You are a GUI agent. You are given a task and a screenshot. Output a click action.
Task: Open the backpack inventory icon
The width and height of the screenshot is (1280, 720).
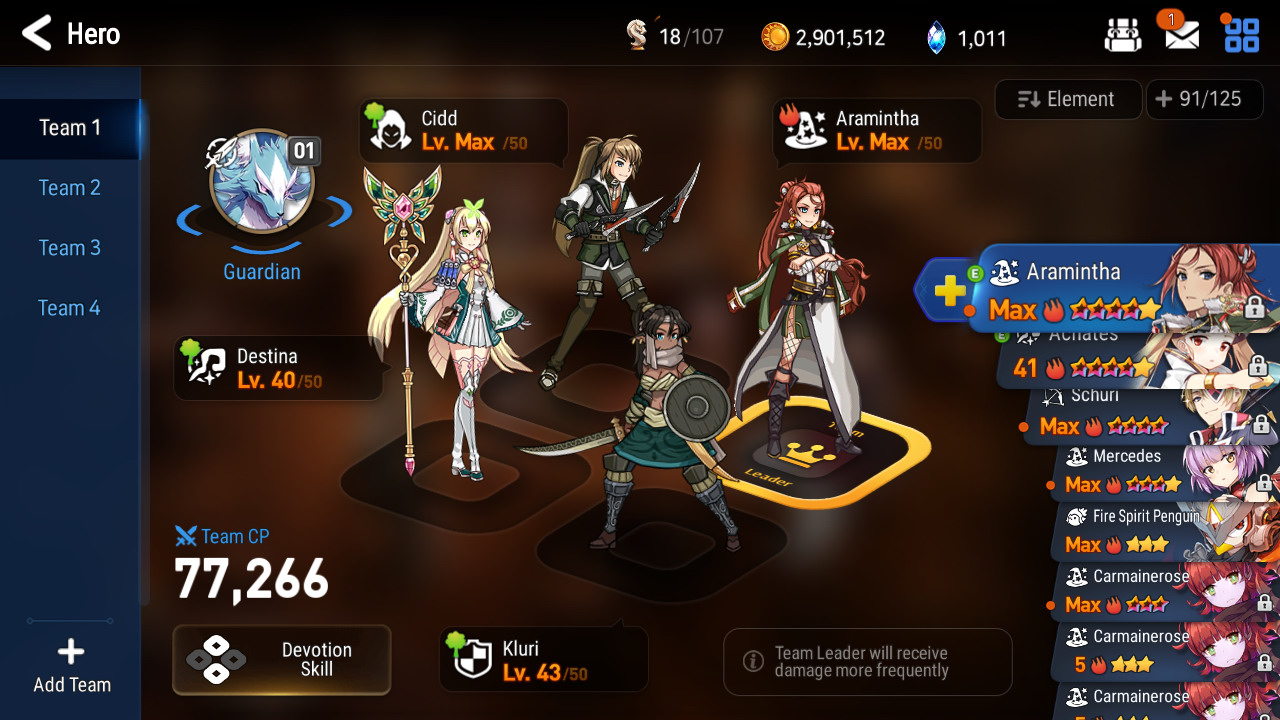1122,36
